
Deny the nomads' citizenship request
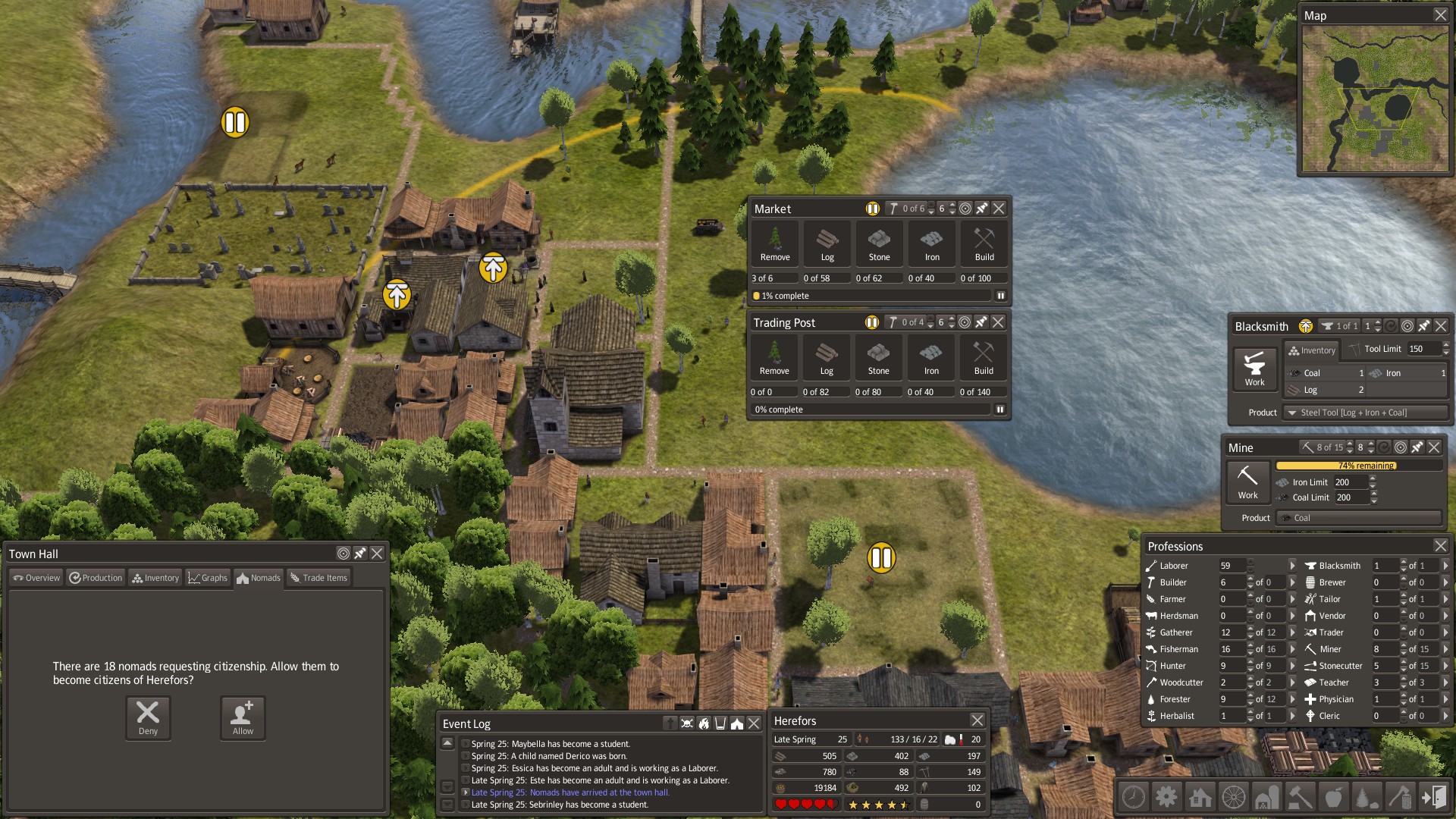tap(148, 717)
